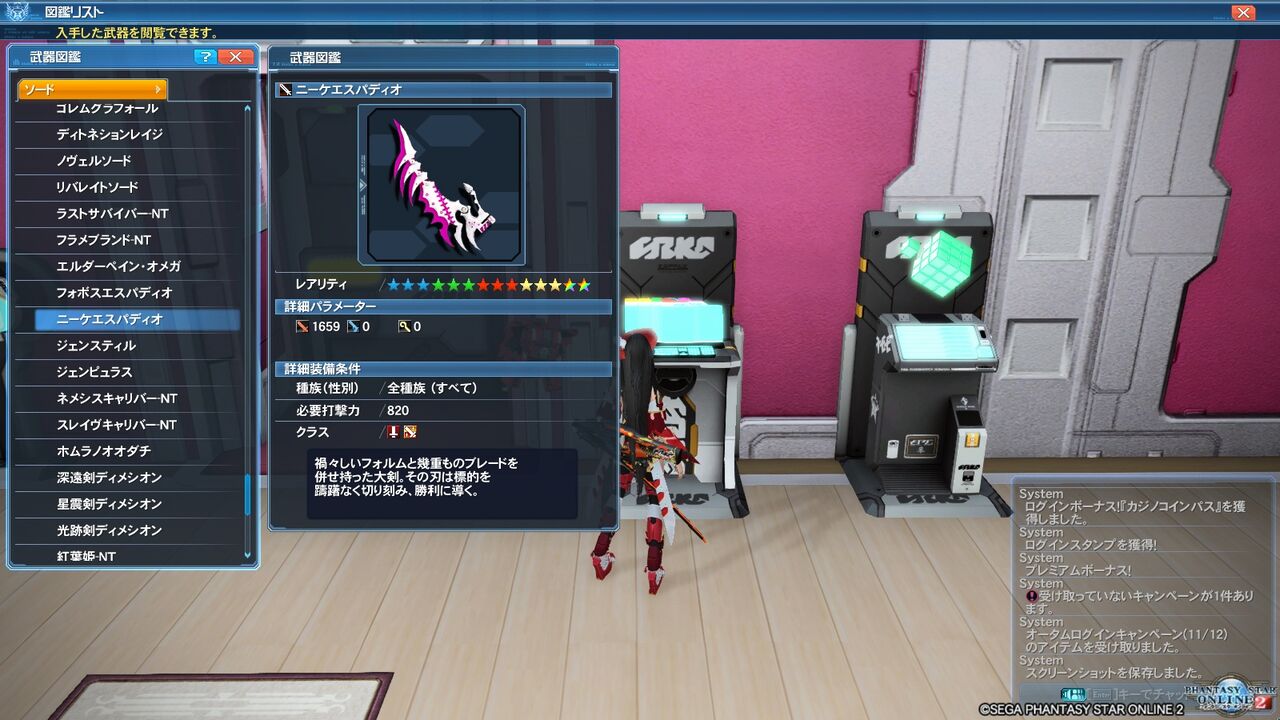
Task: Open the ソード weapon category dropdown
Action: point(90,89)
